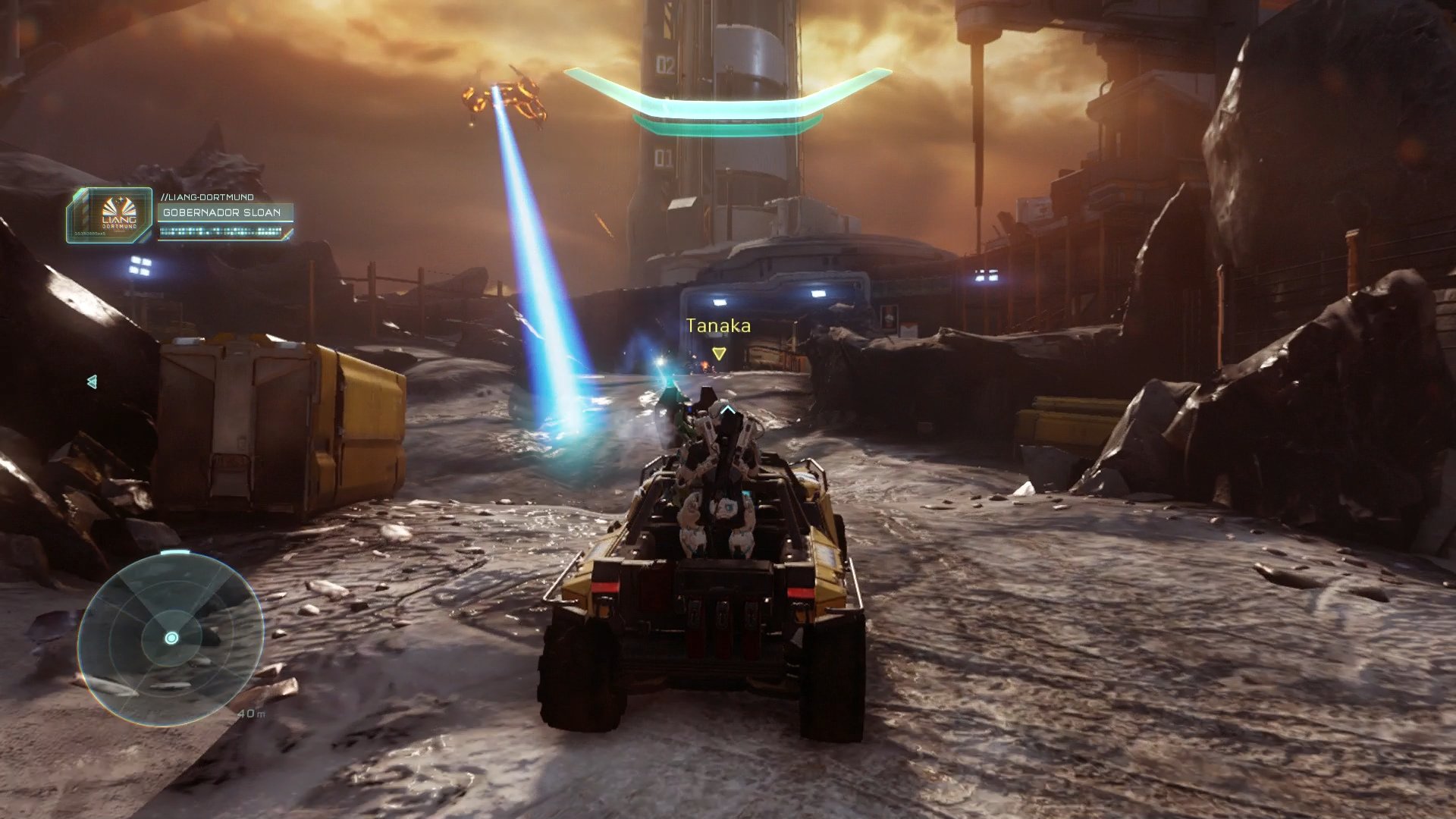The image size is (1456, 819).
Task: Toggle the twin lights on the left pole
Action: tap(139, 266)
